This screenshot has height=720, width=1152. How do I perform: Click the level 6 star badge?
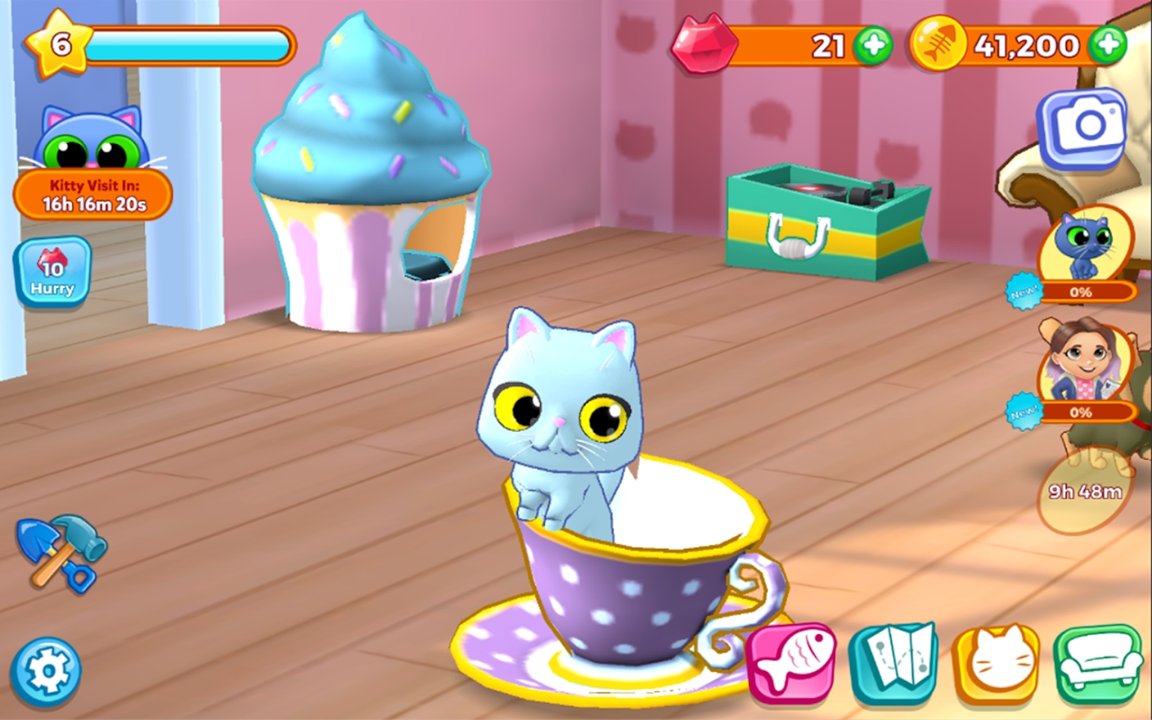tap(59, 44)
